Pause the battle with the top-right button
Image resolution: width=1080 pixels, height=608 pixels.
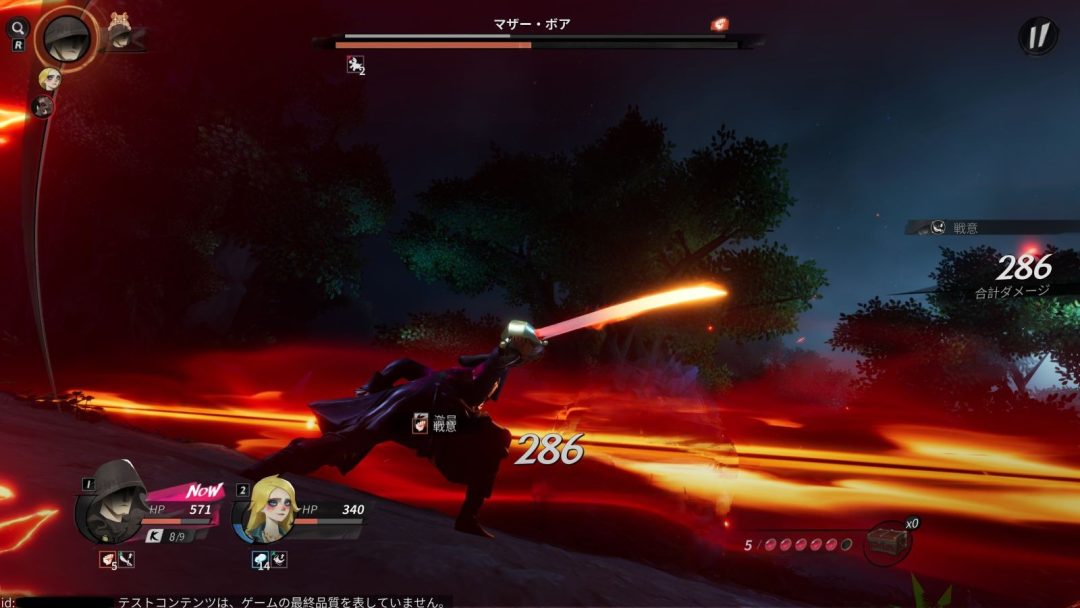(x=1038, y=36)
